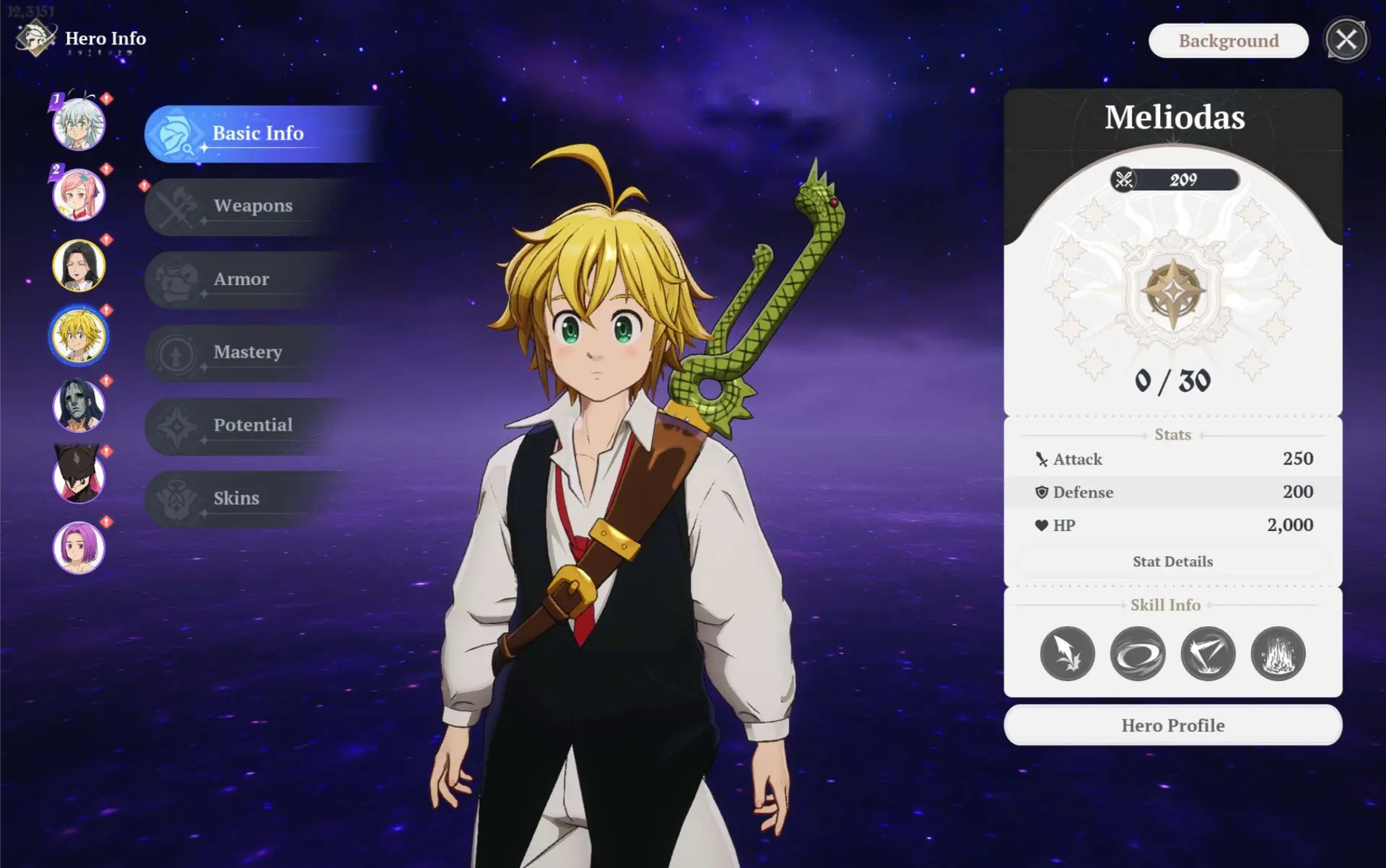Open the Weapons tab

[253, 206]
